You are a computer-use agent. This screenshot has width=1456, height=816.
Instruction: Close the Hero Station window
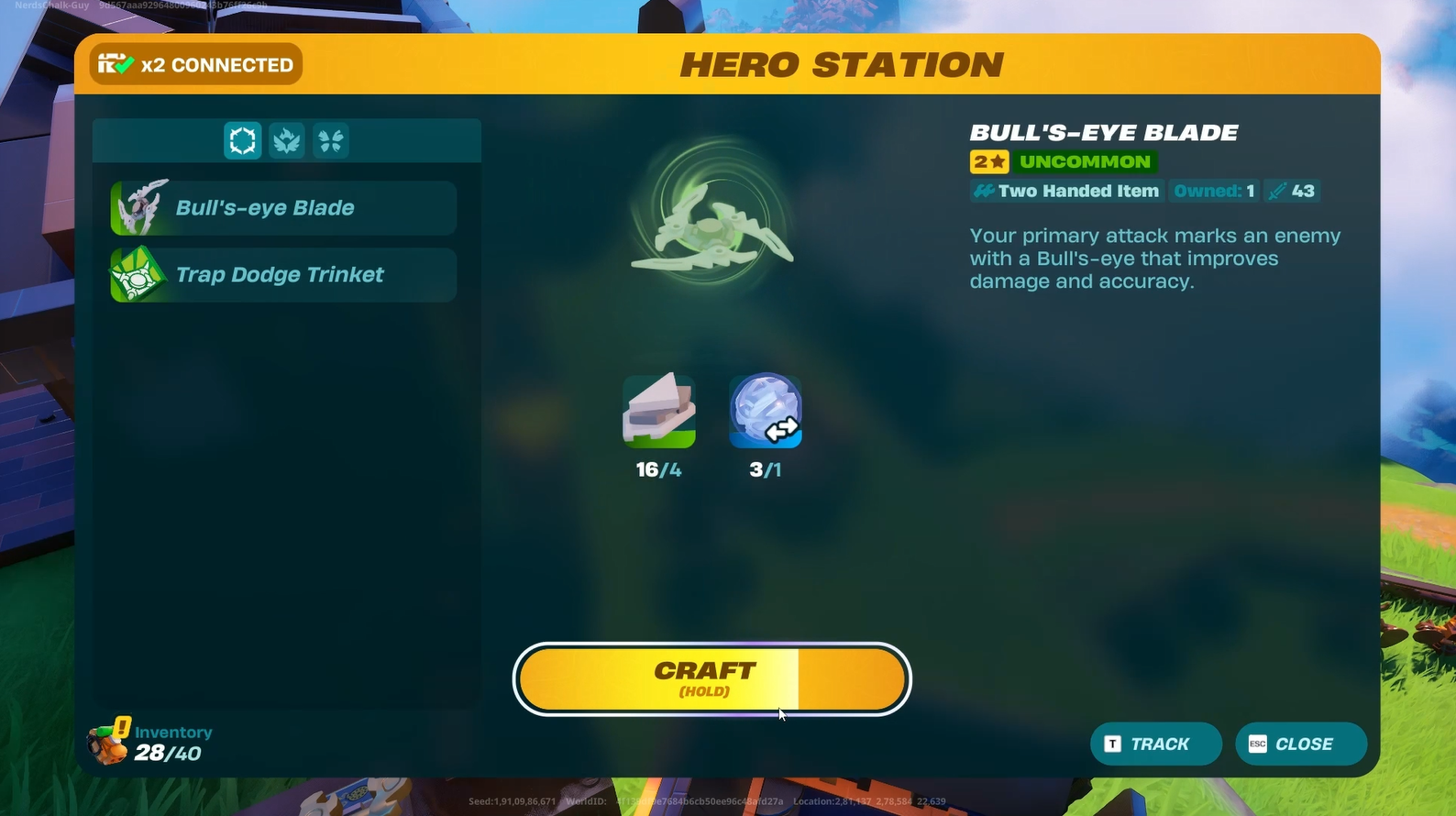pyautogui.click(x=1300, y=744)
